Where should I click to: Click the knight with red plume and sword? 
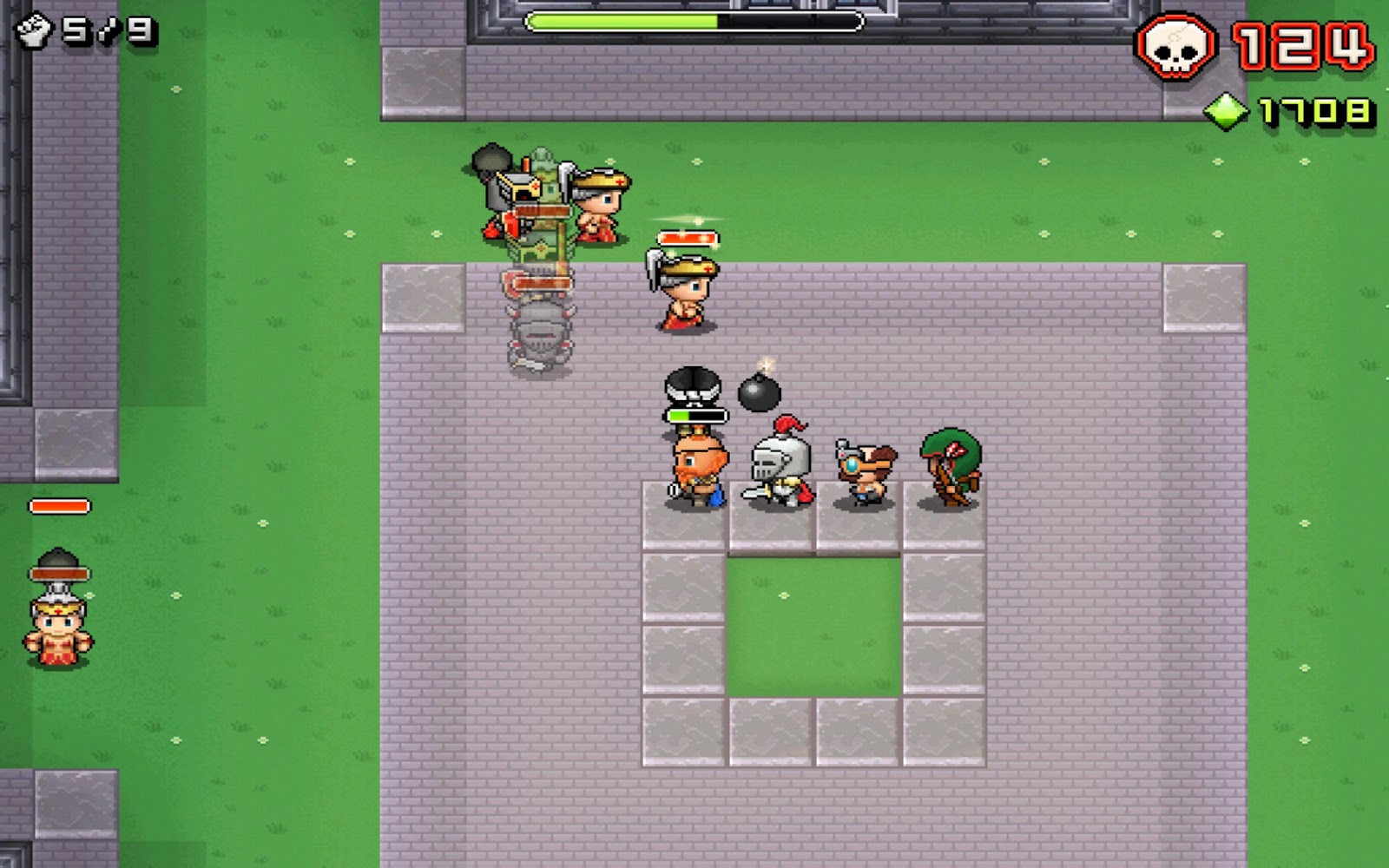[779, 464]
